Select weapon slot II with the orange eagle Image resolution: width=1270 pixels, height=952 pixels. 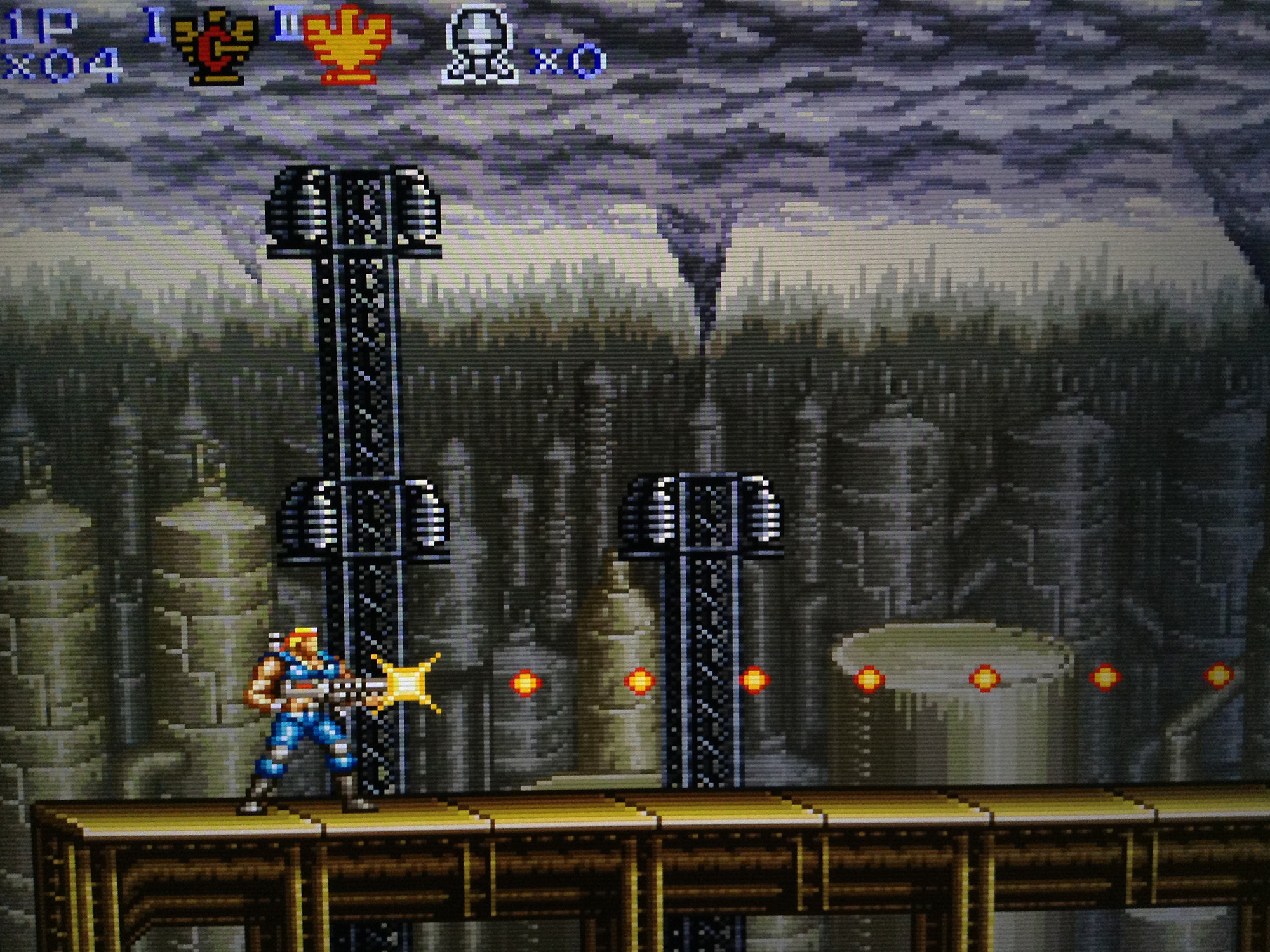346,44
